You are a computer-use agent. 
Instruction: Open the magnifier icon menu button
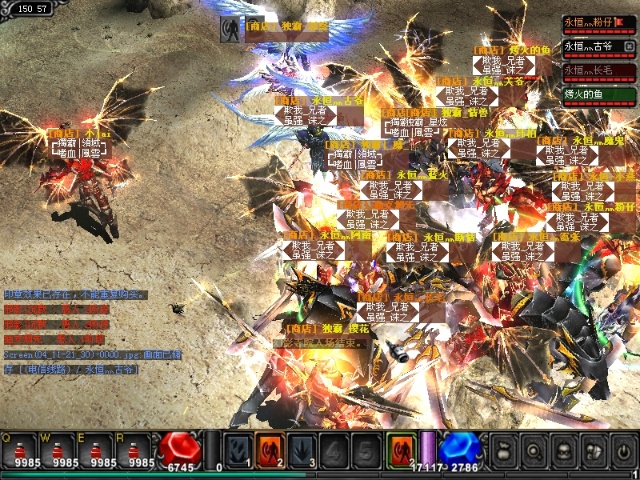pos(532,449)
